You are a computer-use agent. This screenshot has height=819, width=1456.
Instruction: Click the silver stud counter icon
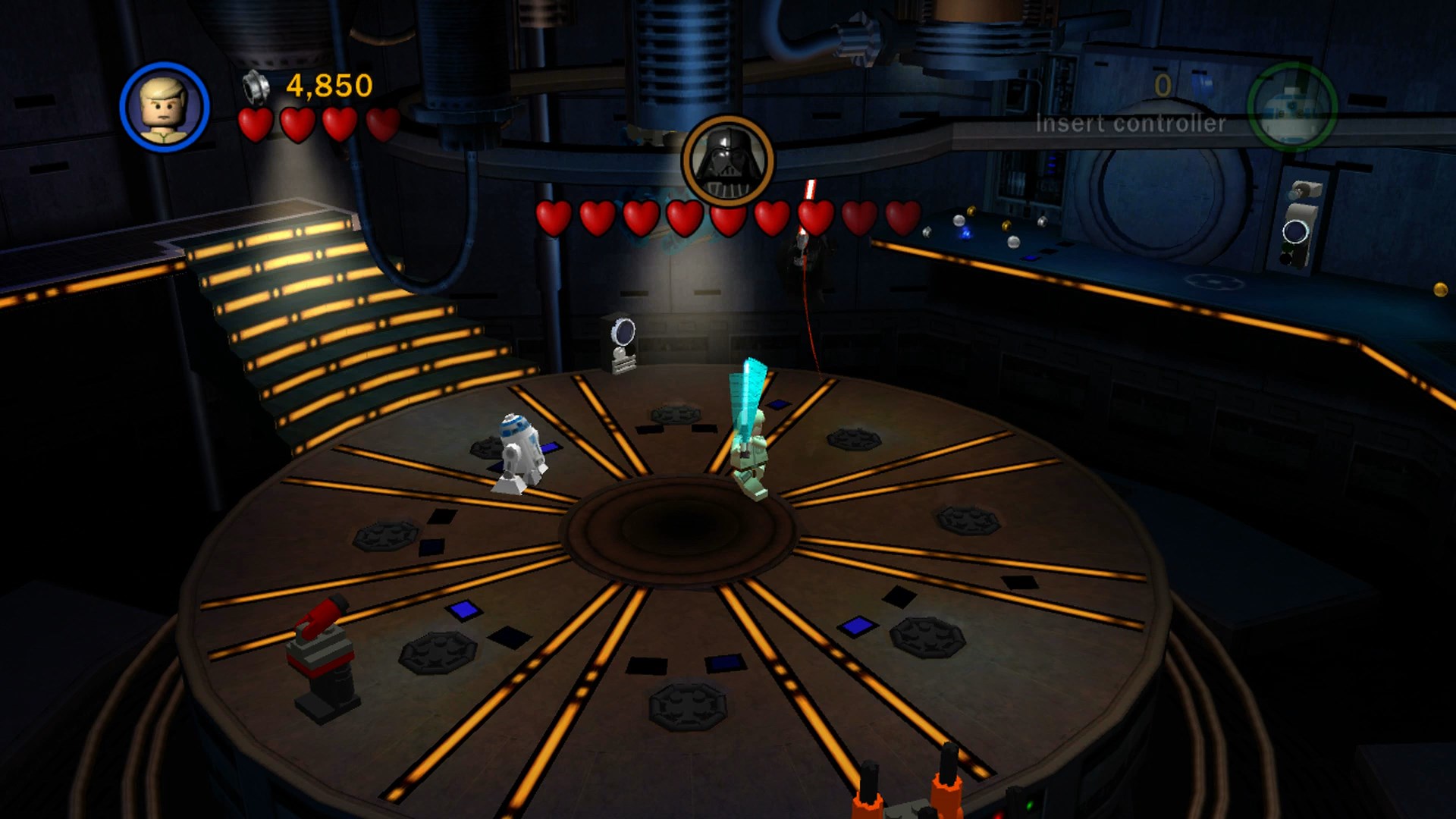(258, 86)
